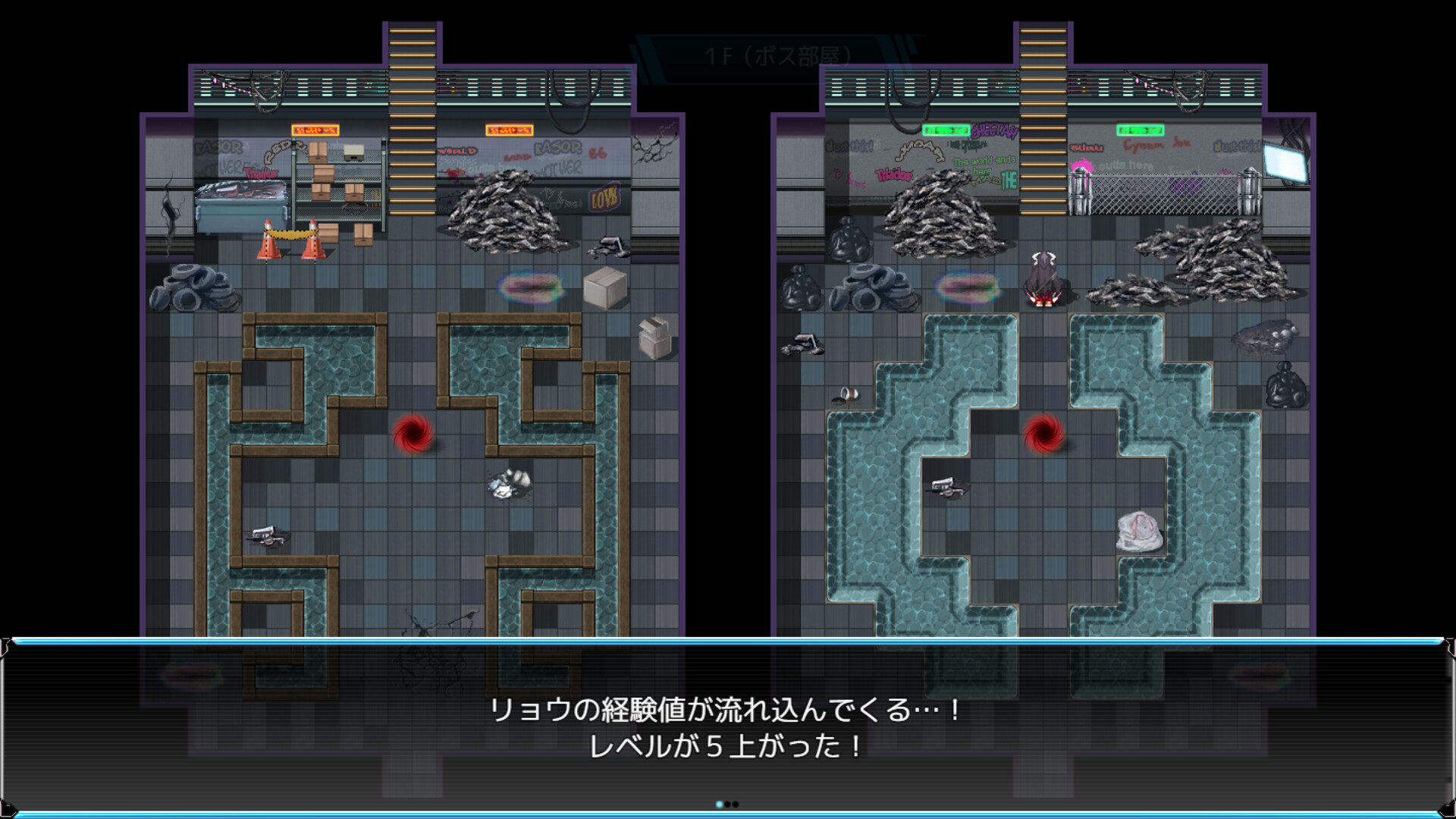
Task: Click the shelf stacked with boxes
Action: (337, 182)
